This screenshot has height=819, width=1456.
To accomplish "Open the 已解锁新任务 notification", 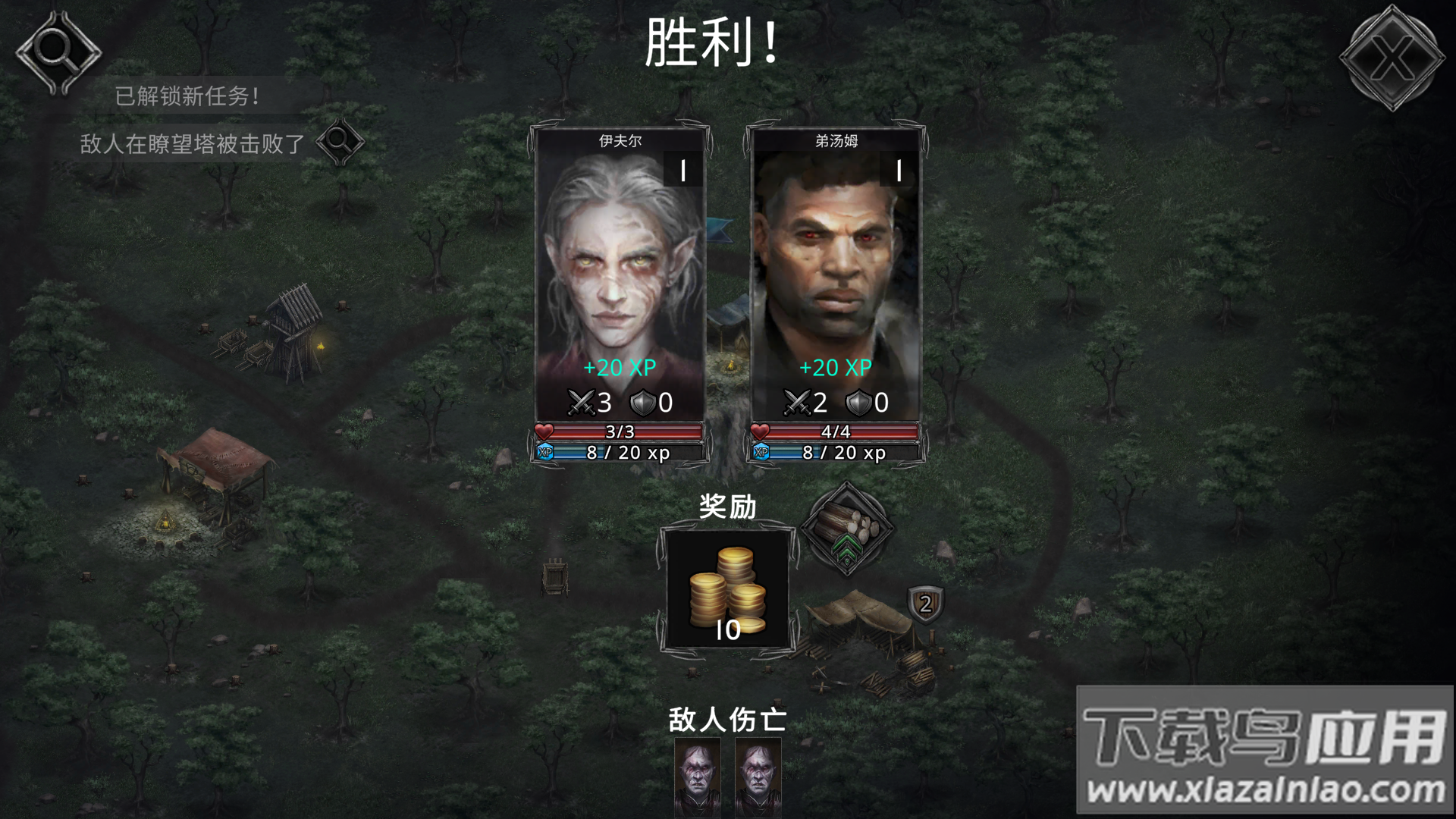I will 186,96.
